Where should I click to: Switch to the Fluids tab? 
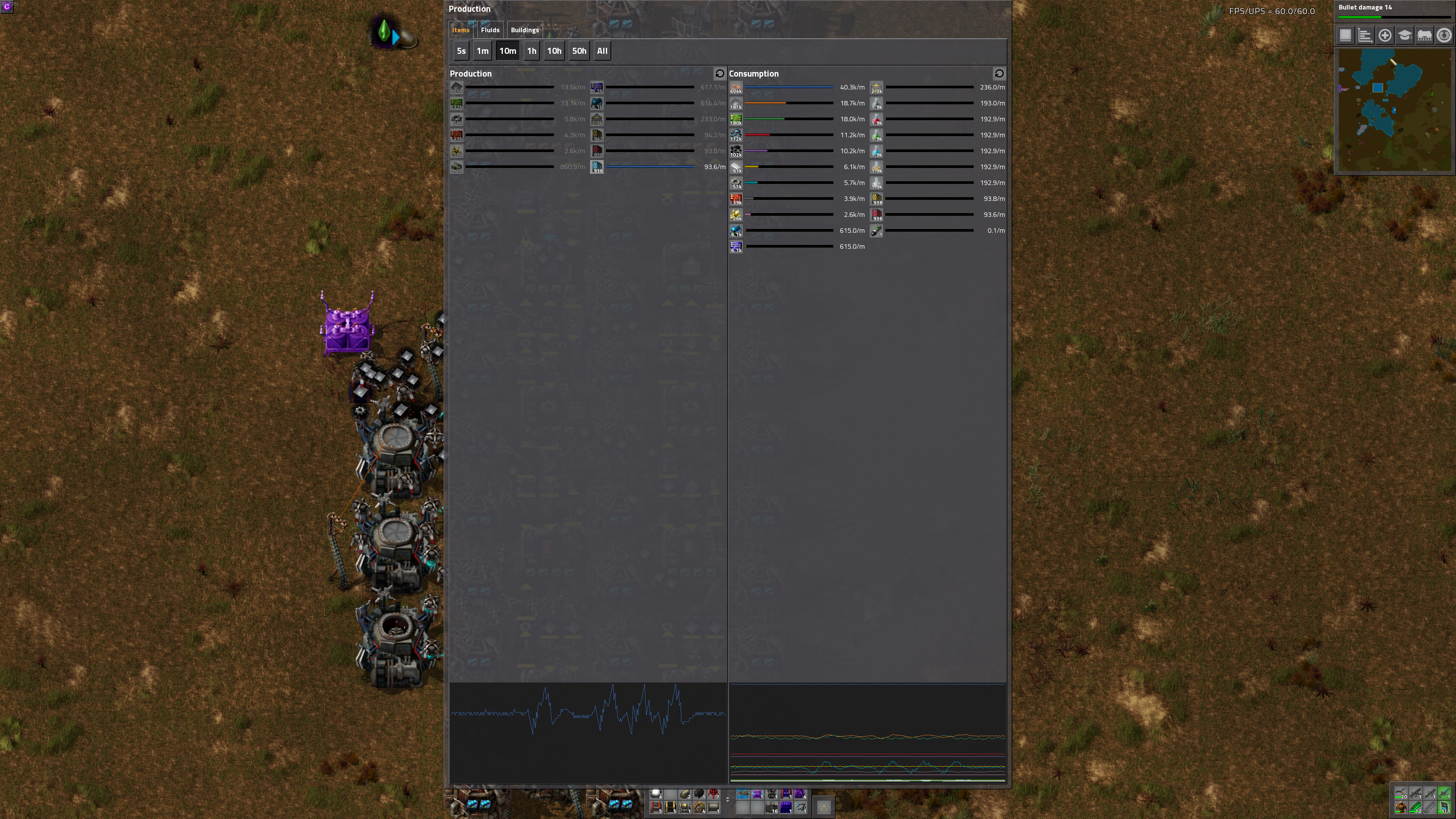click(x=490, y=30)
